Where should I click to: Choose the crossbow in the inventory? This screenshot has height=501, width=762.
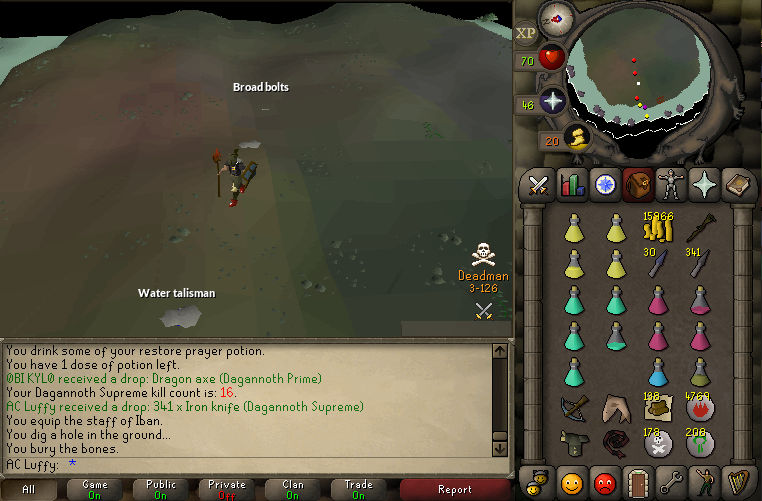[574, 408]
